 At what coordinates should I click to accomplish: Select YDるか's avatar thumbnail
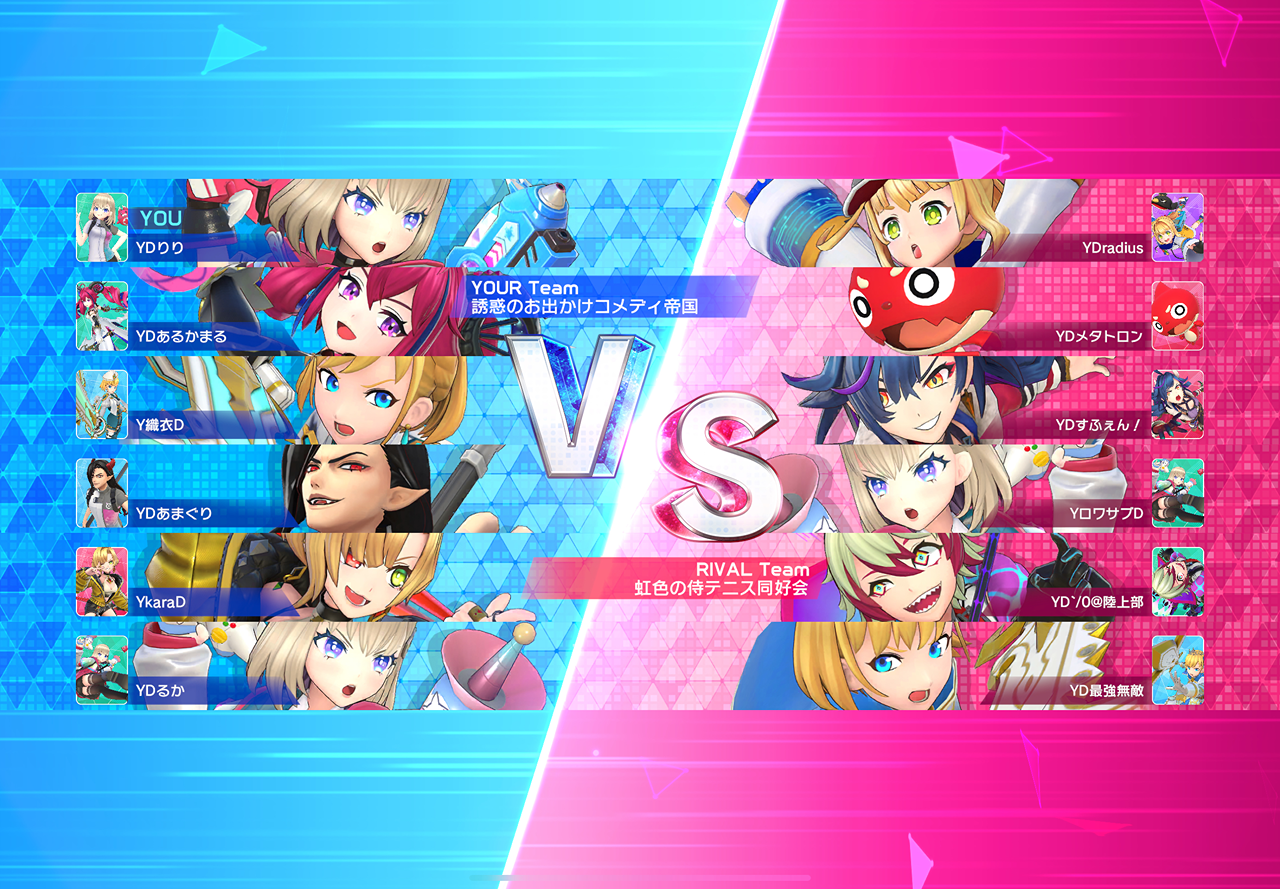point(102,670)
